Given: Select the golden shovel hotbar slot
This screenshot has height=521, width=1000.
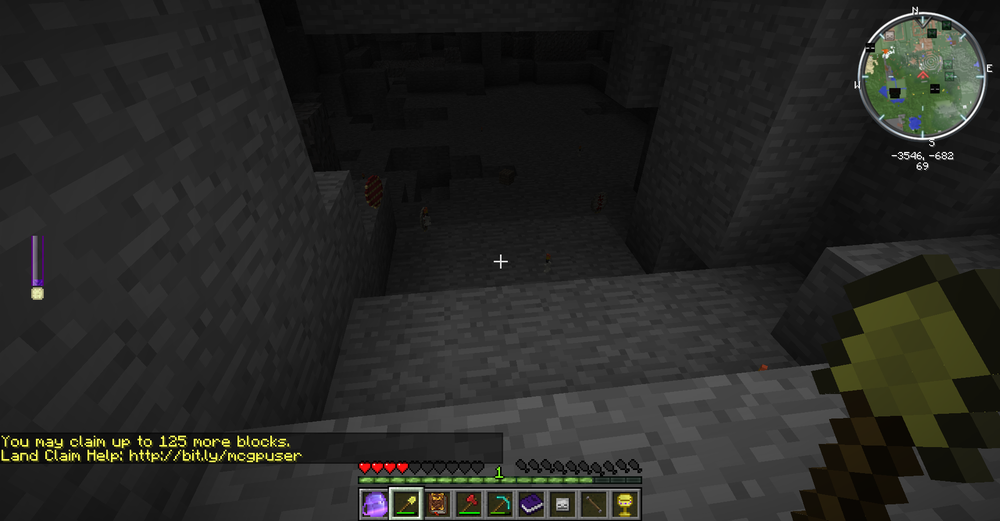Looking at the screenshot, I should point(405,503).
